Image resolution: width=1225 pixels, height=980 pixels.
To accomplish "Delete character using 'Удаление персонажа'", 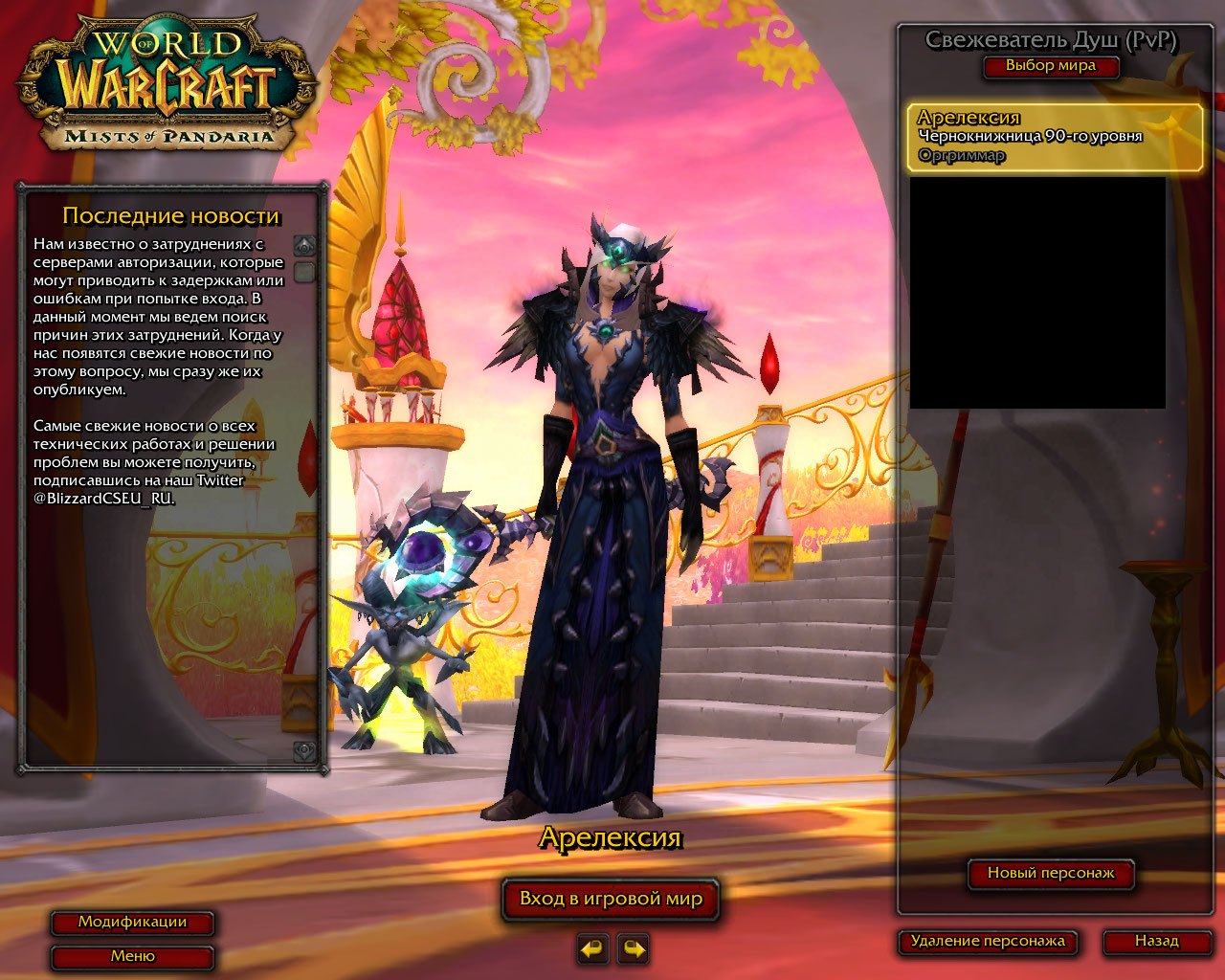I will click(988, 941).
